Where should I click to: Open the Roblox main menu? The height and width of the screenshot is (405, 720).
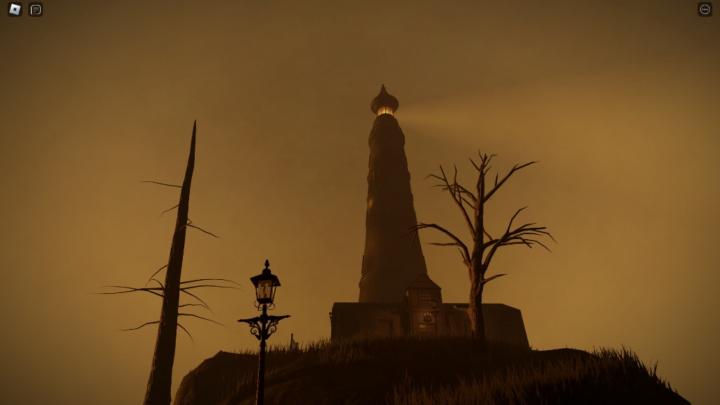15,10
